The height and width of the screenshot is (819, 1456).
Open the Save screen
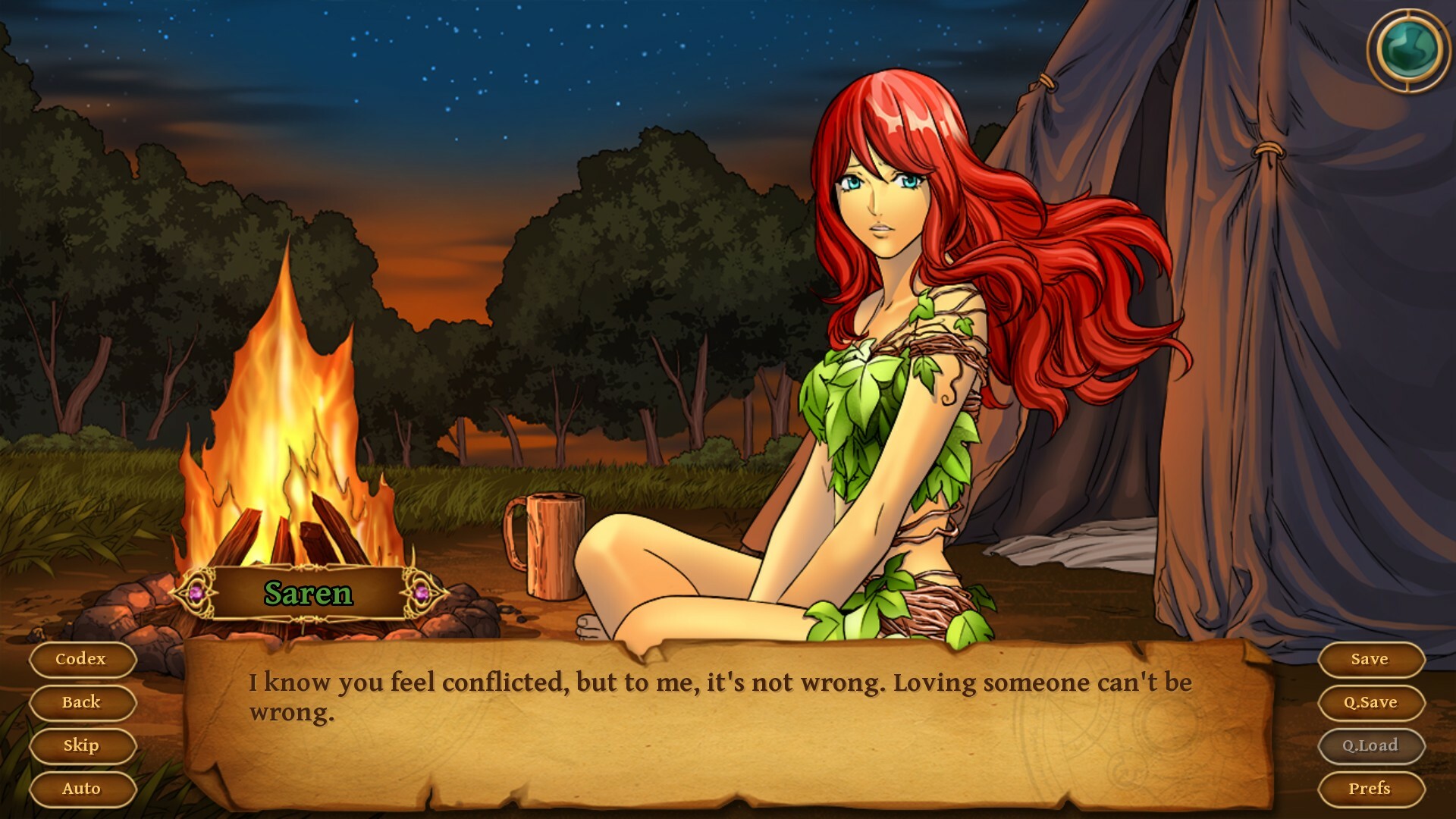click(1371, 659)
